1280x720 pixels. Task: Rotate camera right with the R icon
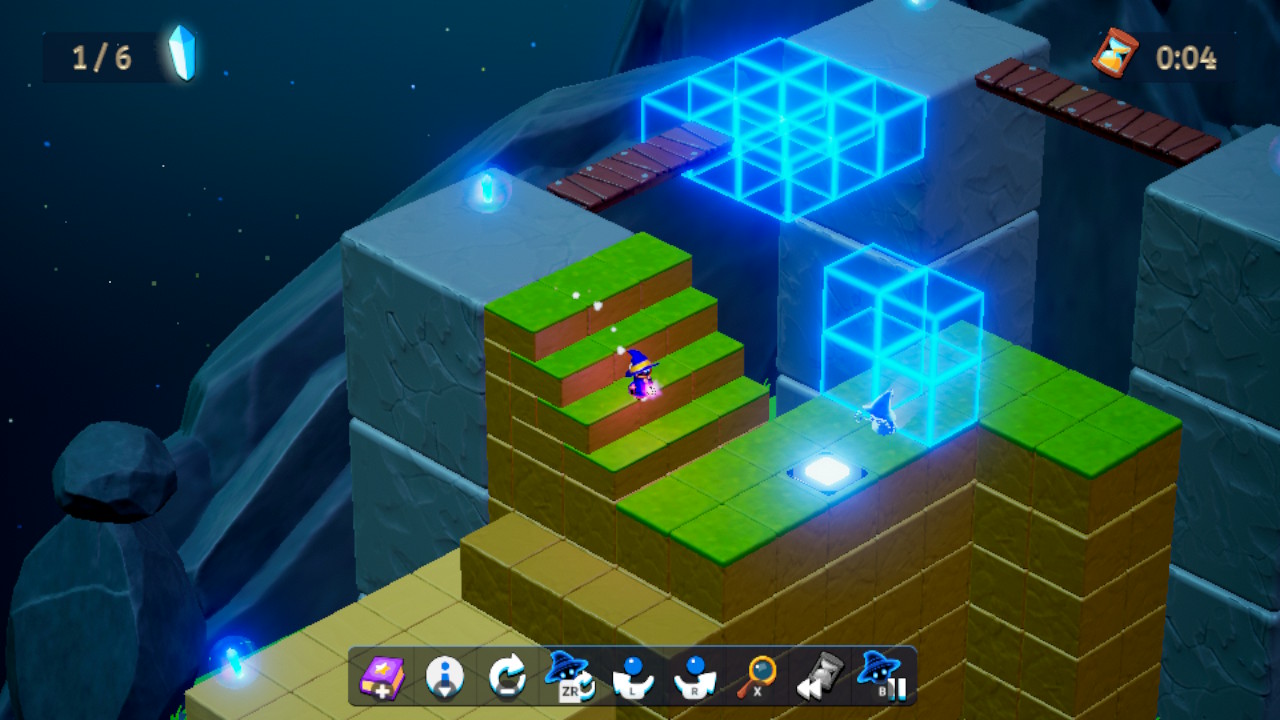[694, 678]
